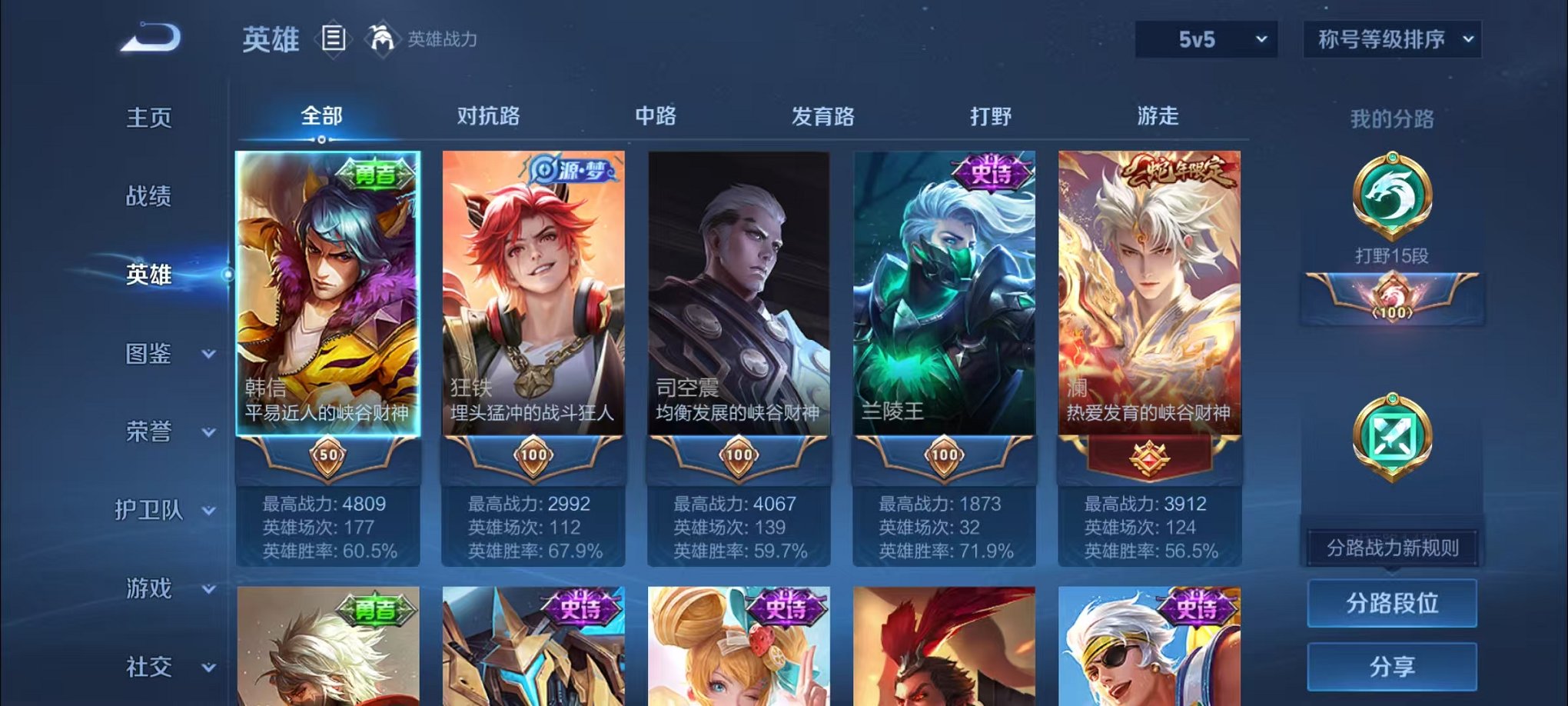The width and height of the screenshot is (1568, 706).
Task: Open the 5v5 mode dropdown
Action: tap(1207, 38)
